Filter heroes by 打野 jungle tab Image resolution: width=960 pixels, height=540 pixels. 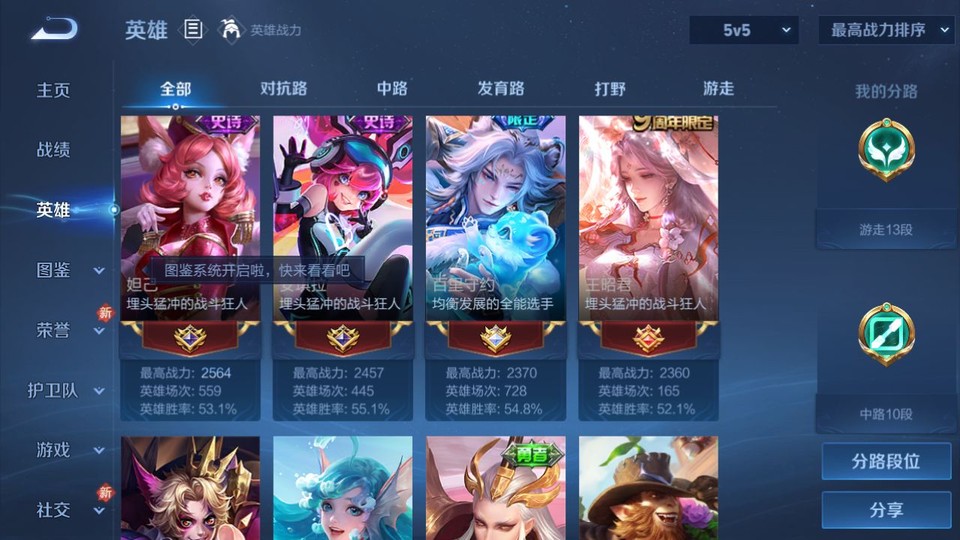pos(610,89)
